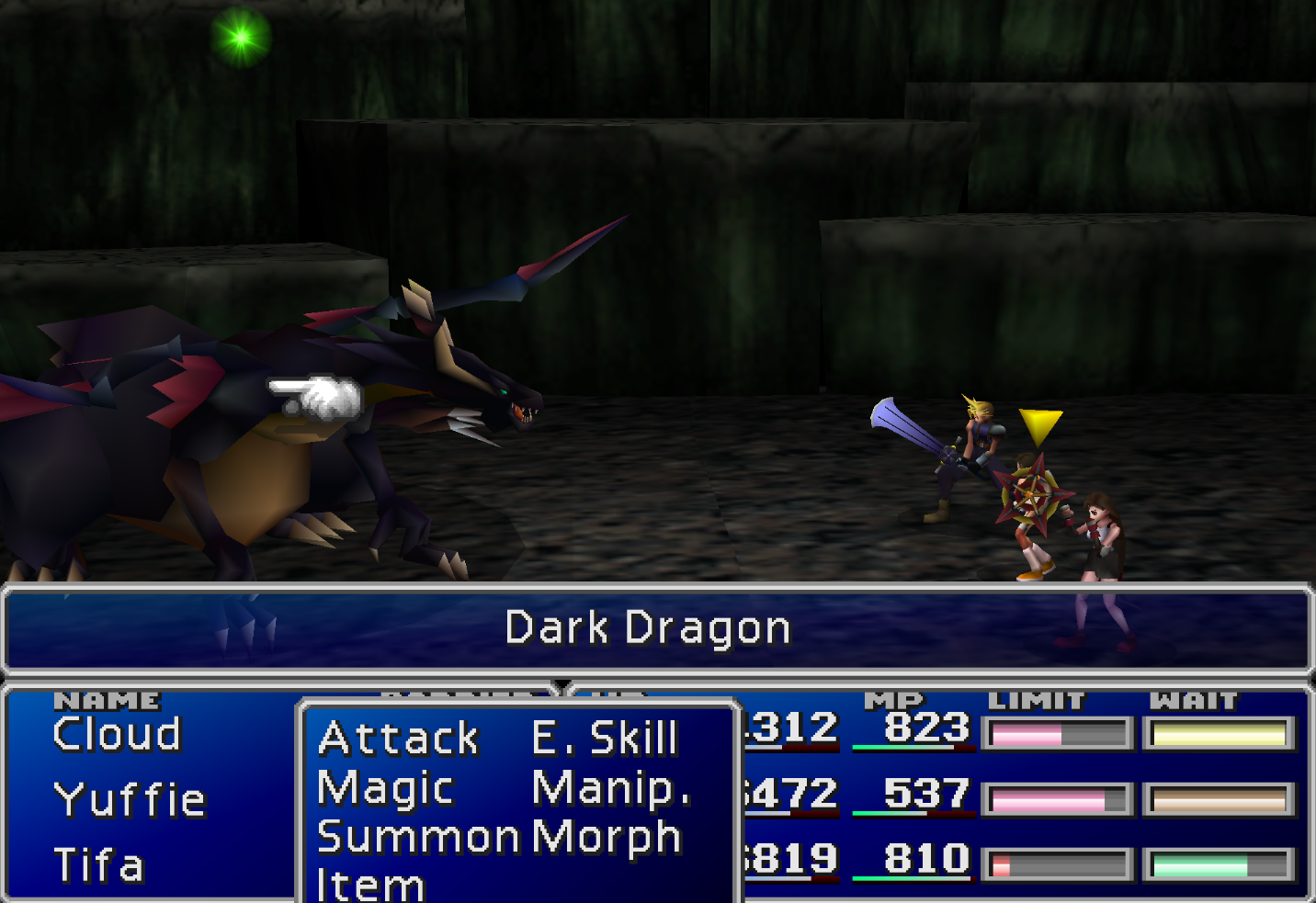The width and height of the screenshot is (1316, 903).
Task: Choose the Morph command
Action: click(x=608, y=837)
